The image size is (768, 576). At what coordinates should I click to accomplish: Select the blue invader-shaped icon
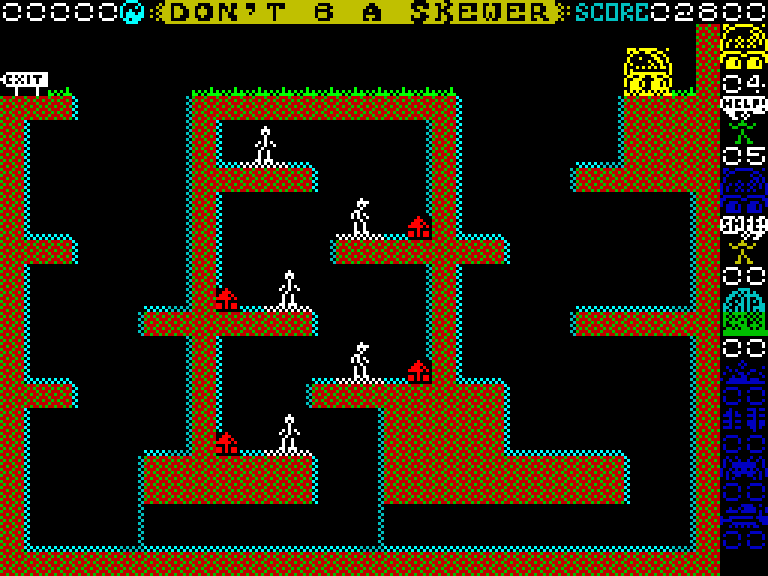pos(744,466)
